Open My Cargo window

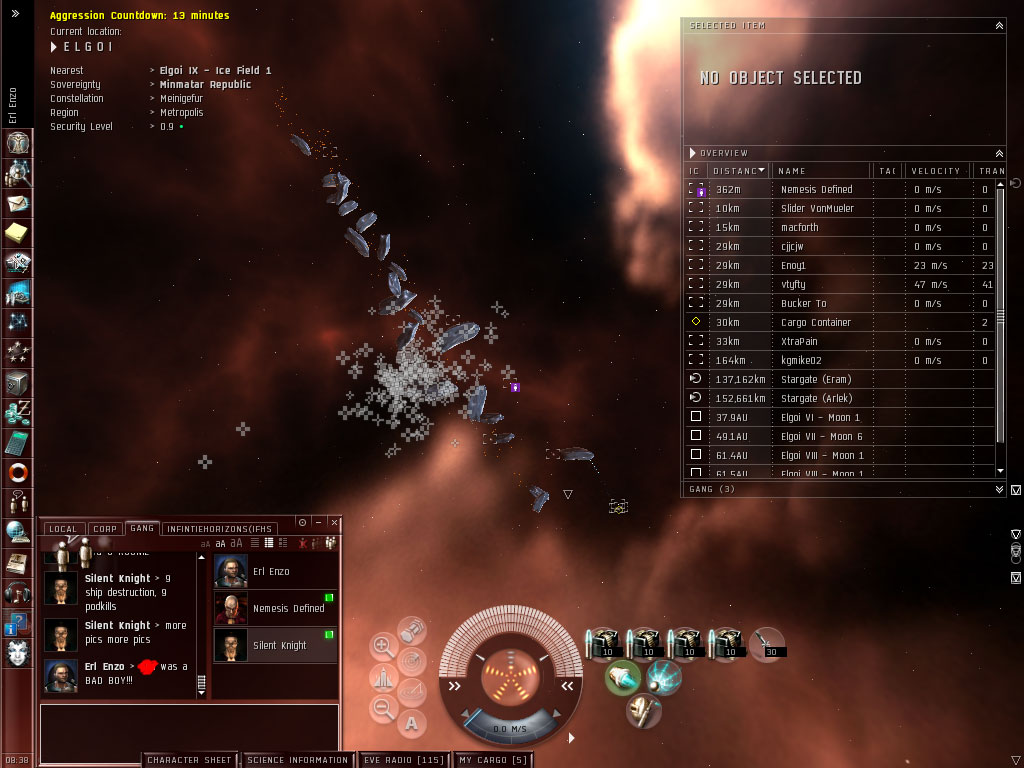[x=493, y=760]
